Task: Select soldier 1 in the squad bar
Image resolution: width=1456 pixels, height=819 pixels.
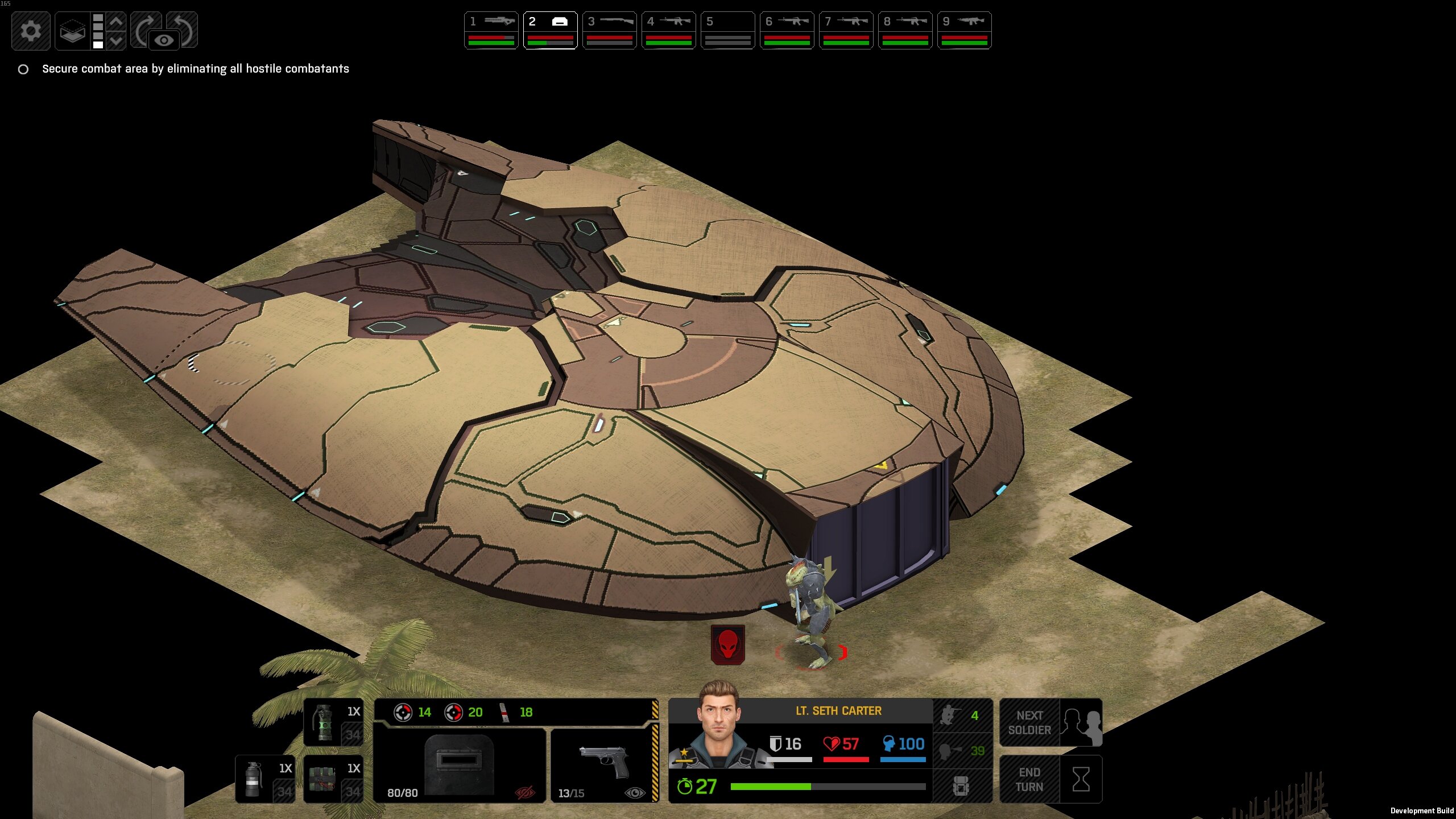Action: click(491, 31)
